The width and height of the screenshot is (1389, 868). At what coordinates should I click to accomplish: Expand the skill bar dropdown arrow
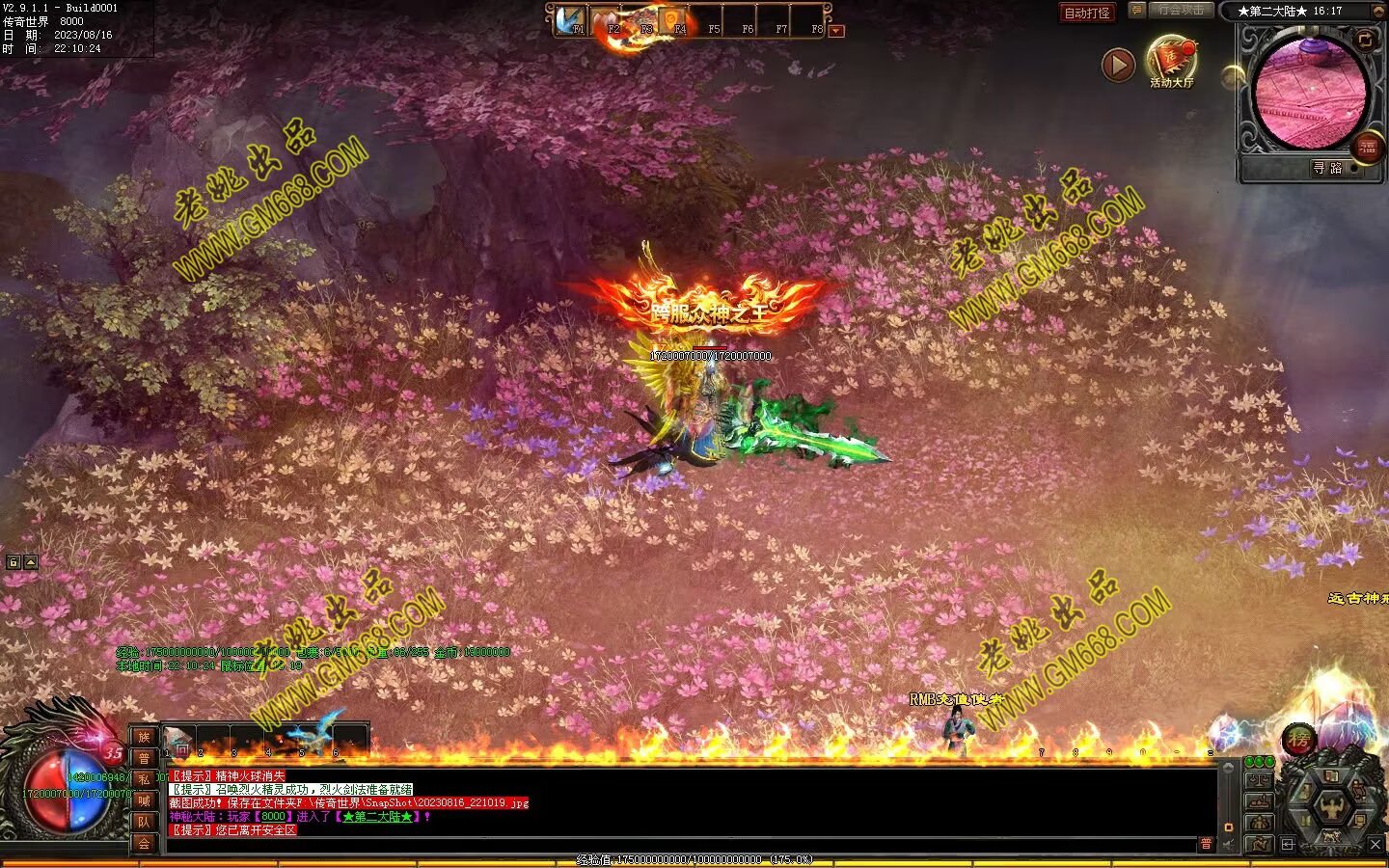pyautogui.click(x=836, y=31)
